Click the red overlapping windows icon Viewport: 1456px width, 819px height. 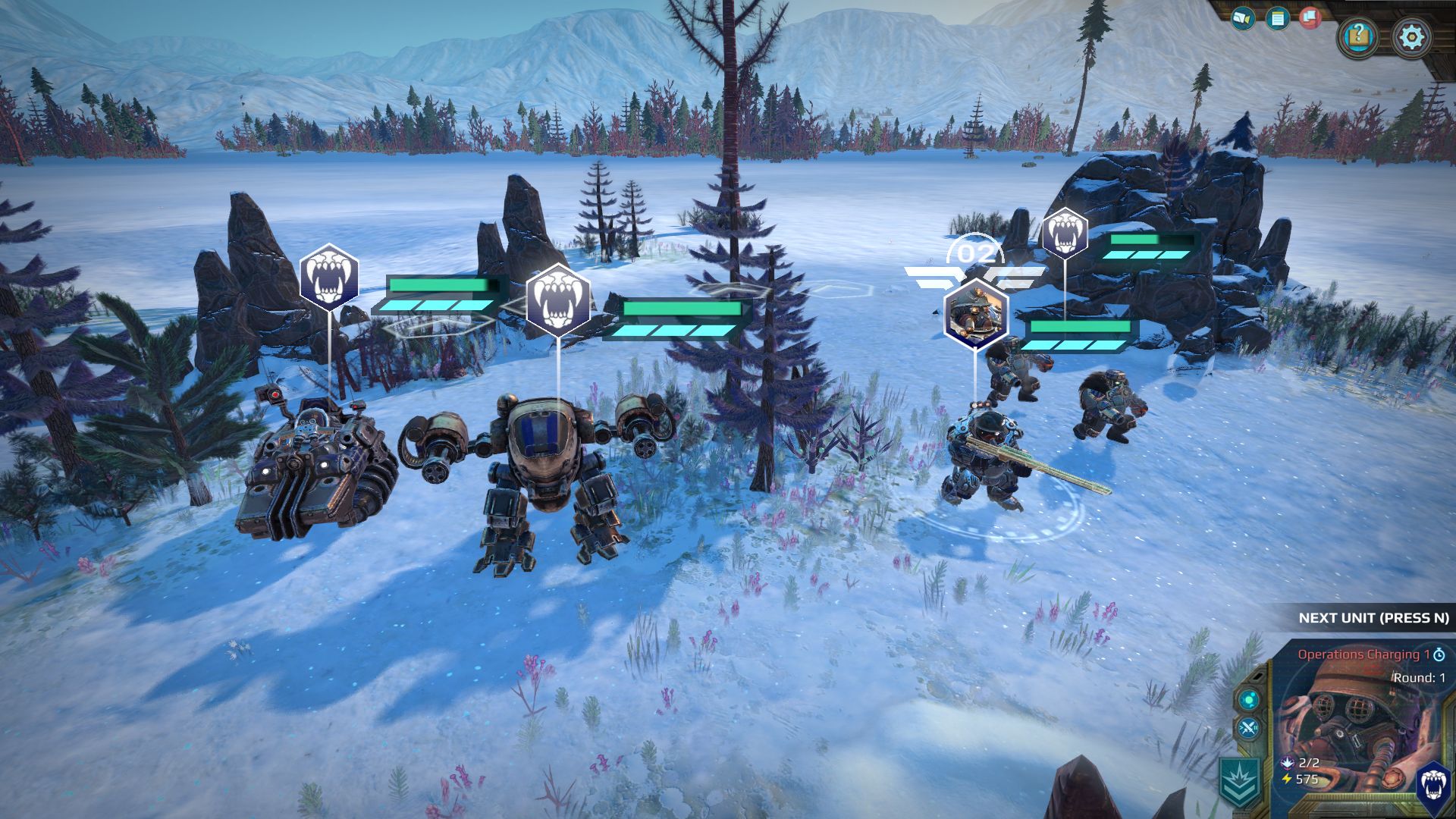1311,17
